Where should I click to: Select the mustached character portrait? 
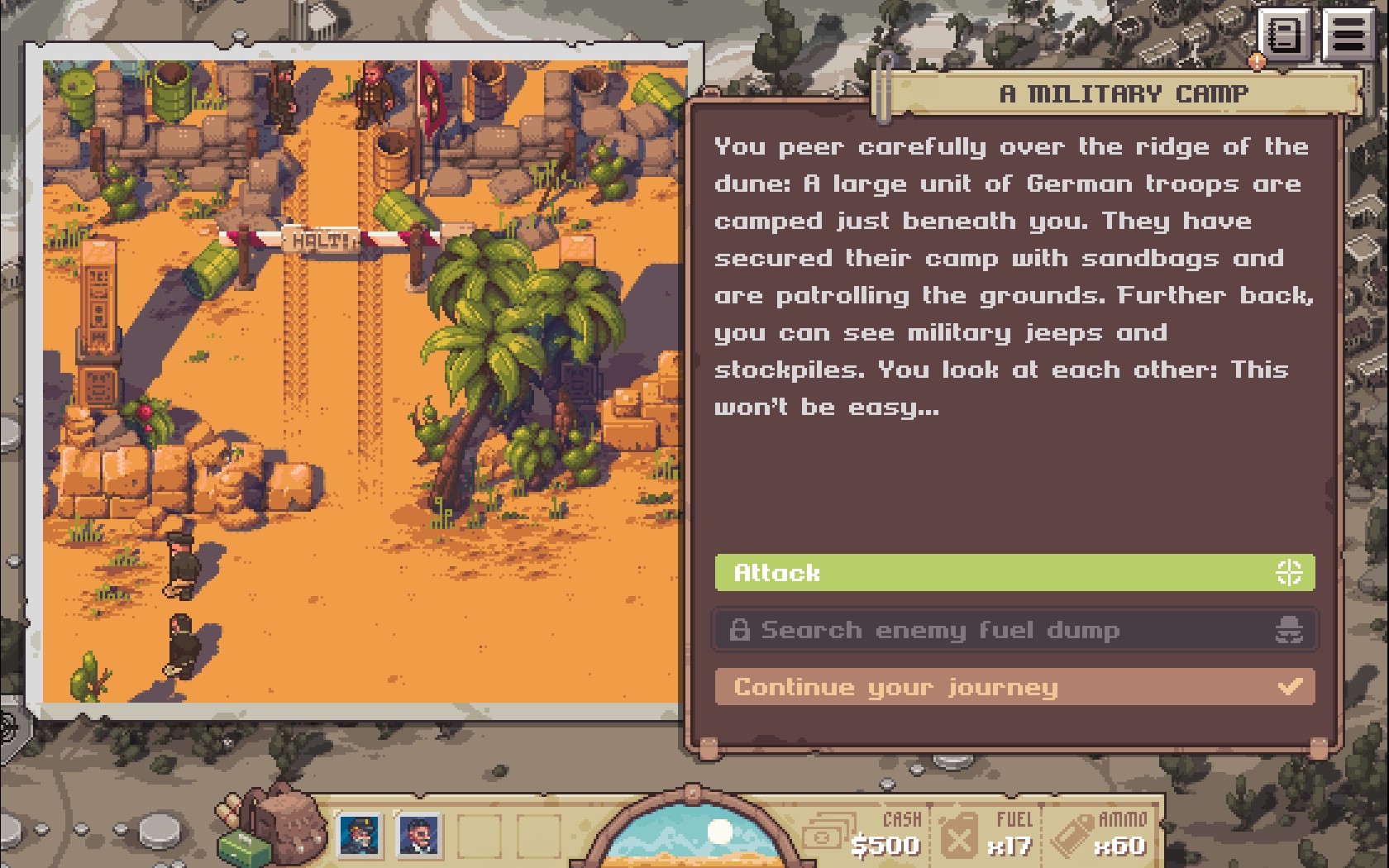[420, 835]
